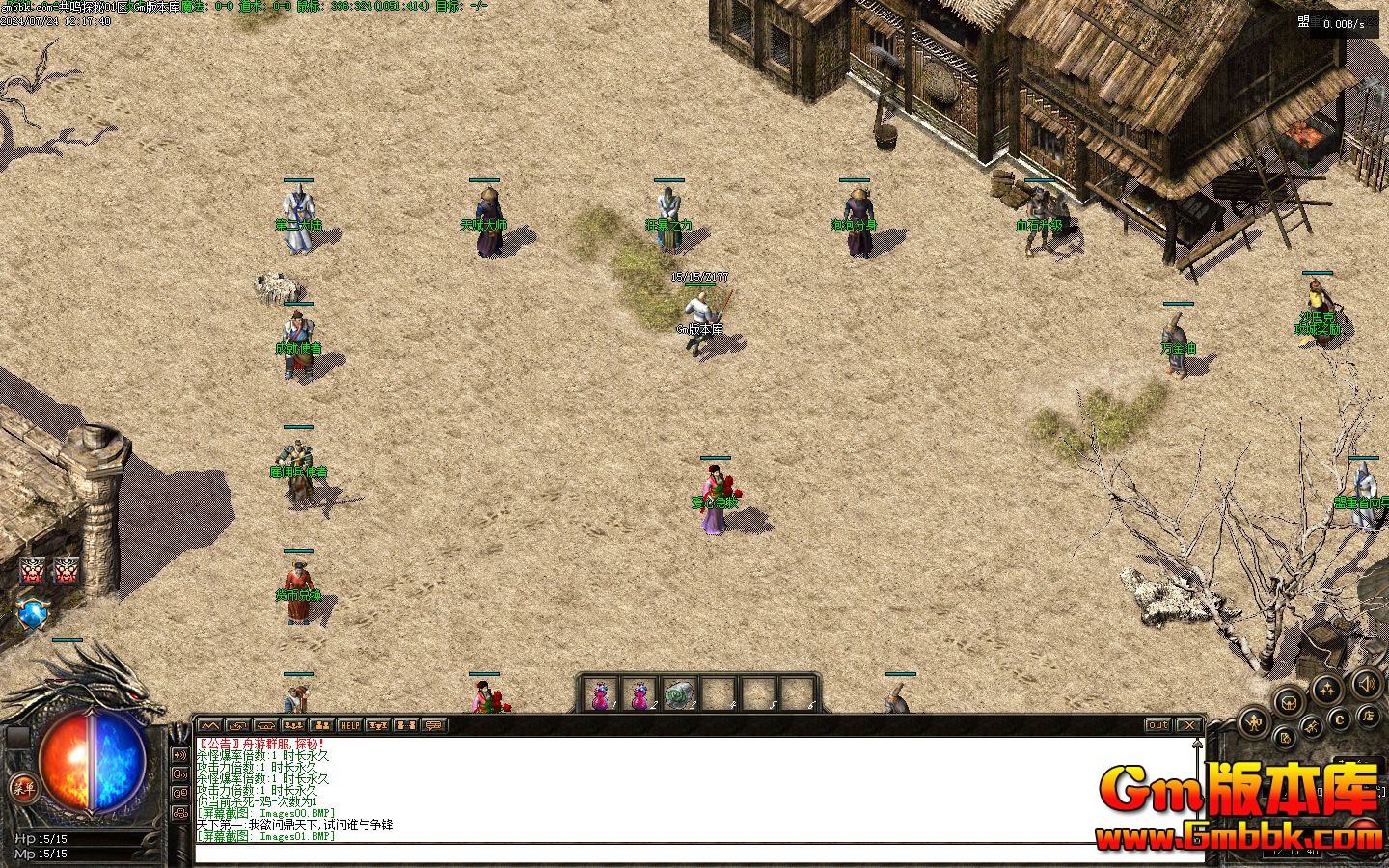Click the round 'e' button
This screenshot has width=1389, height=868.
[x=1339, y=719]
